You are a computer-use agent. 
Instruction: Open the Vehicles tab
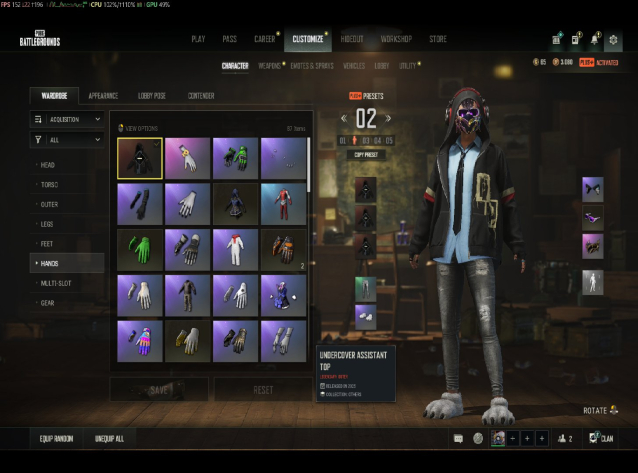point(353,66)
